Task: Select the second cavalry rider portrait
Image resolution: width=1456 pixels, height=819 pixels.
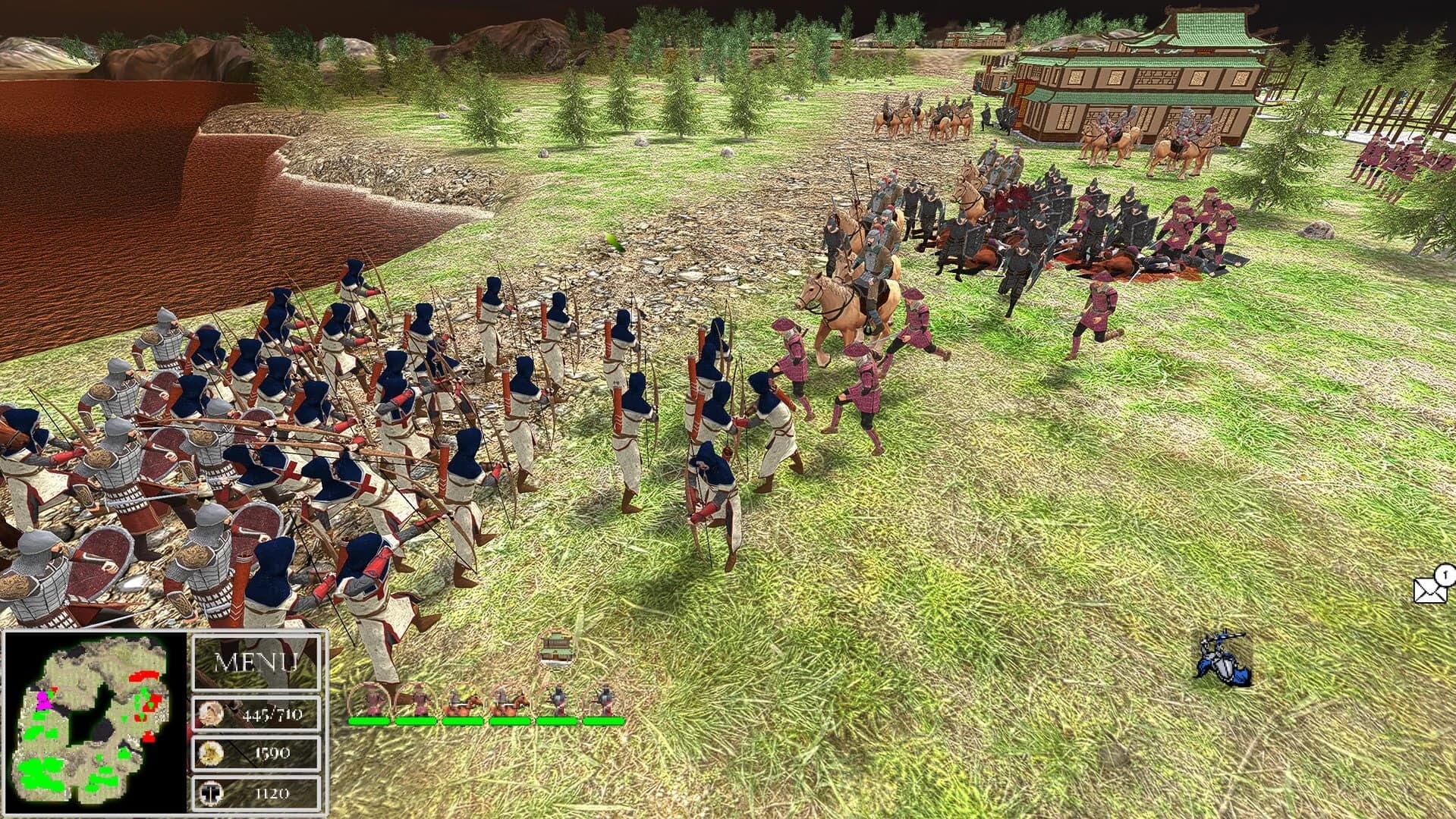Action: point(512,701)
